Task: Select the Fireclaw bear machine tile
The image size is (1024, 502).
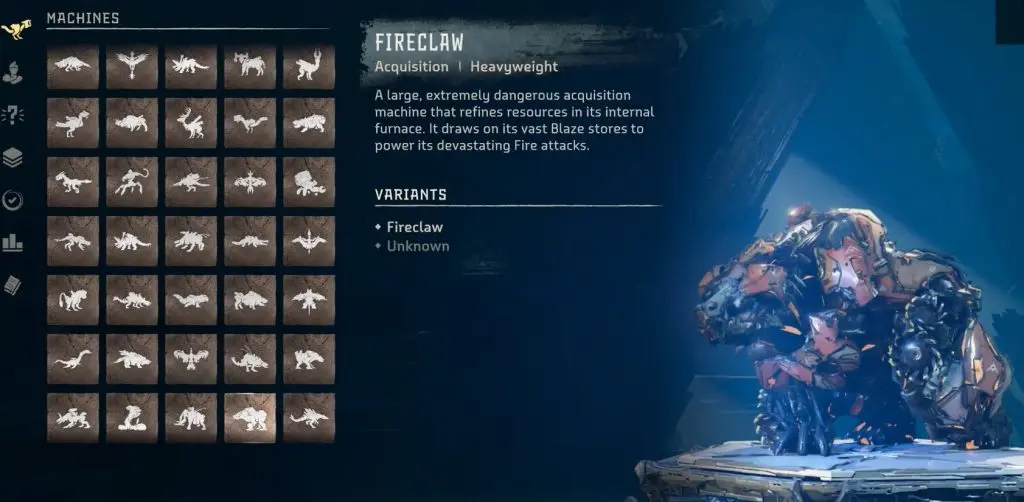Action: (x=250, y=416)
